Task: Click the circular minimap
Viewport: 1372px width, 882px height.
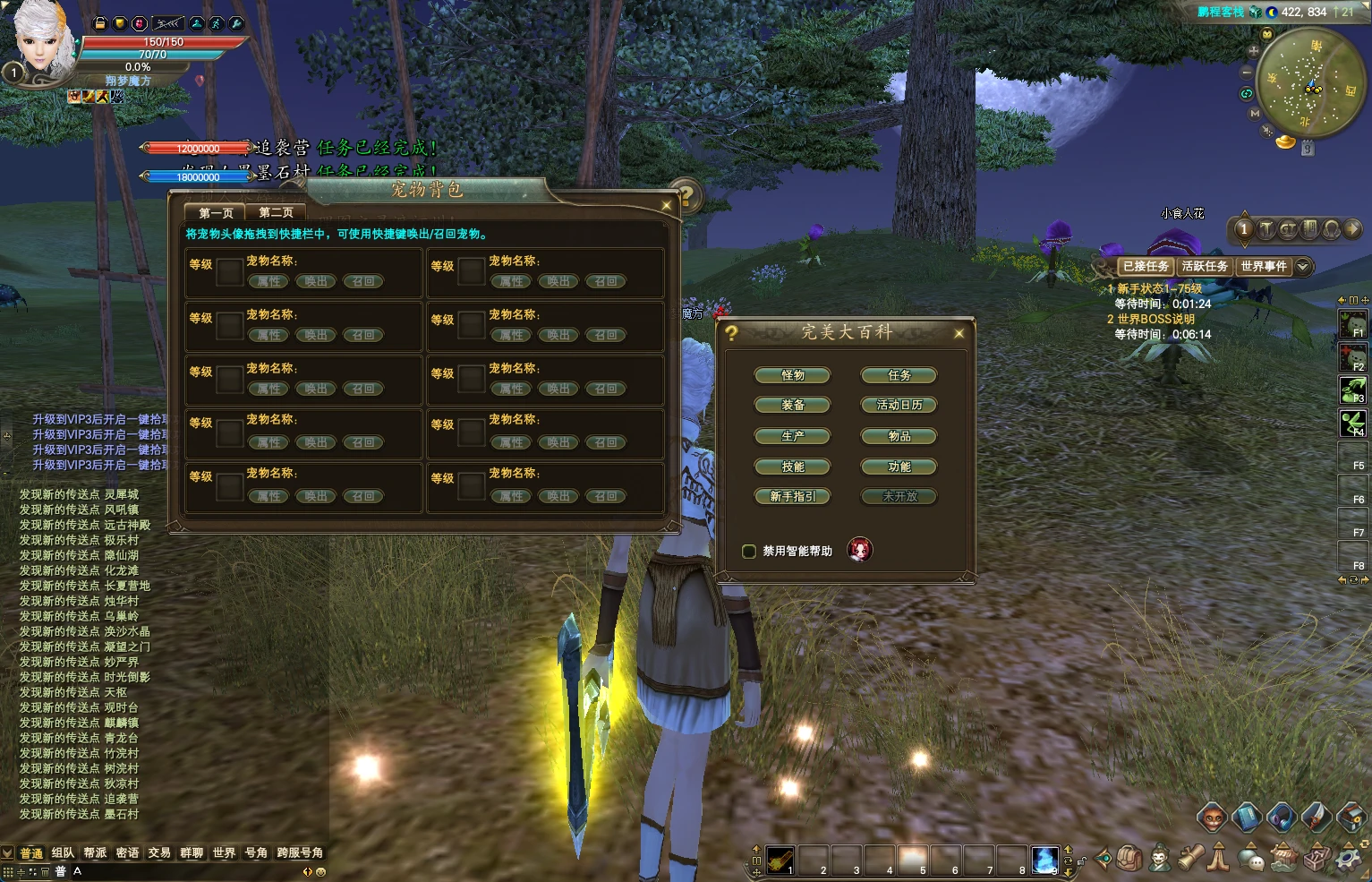Action: coord(1311,82)
